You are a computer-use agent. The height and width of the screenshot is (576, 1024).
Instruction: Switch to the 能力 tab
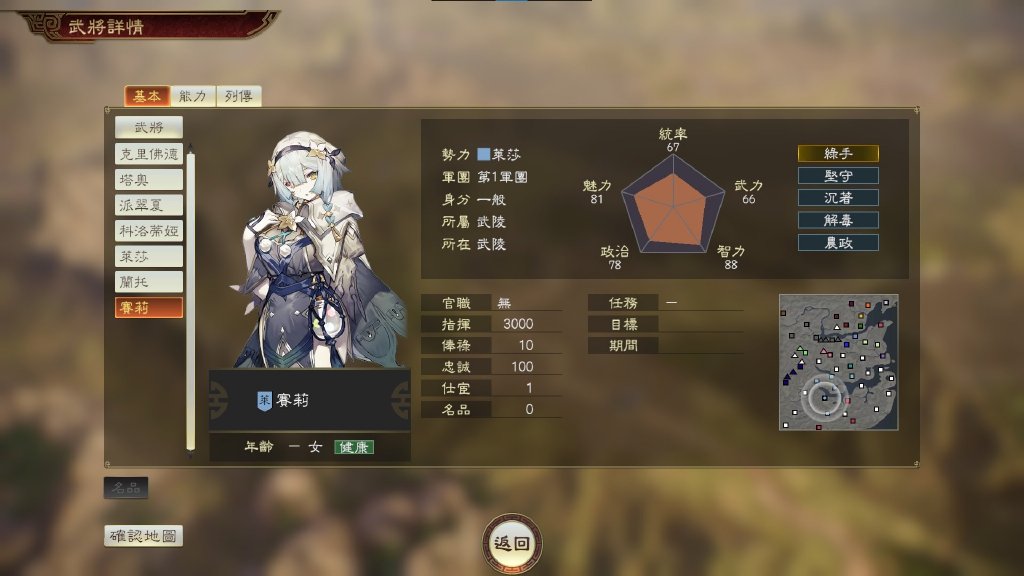point(192,96)
